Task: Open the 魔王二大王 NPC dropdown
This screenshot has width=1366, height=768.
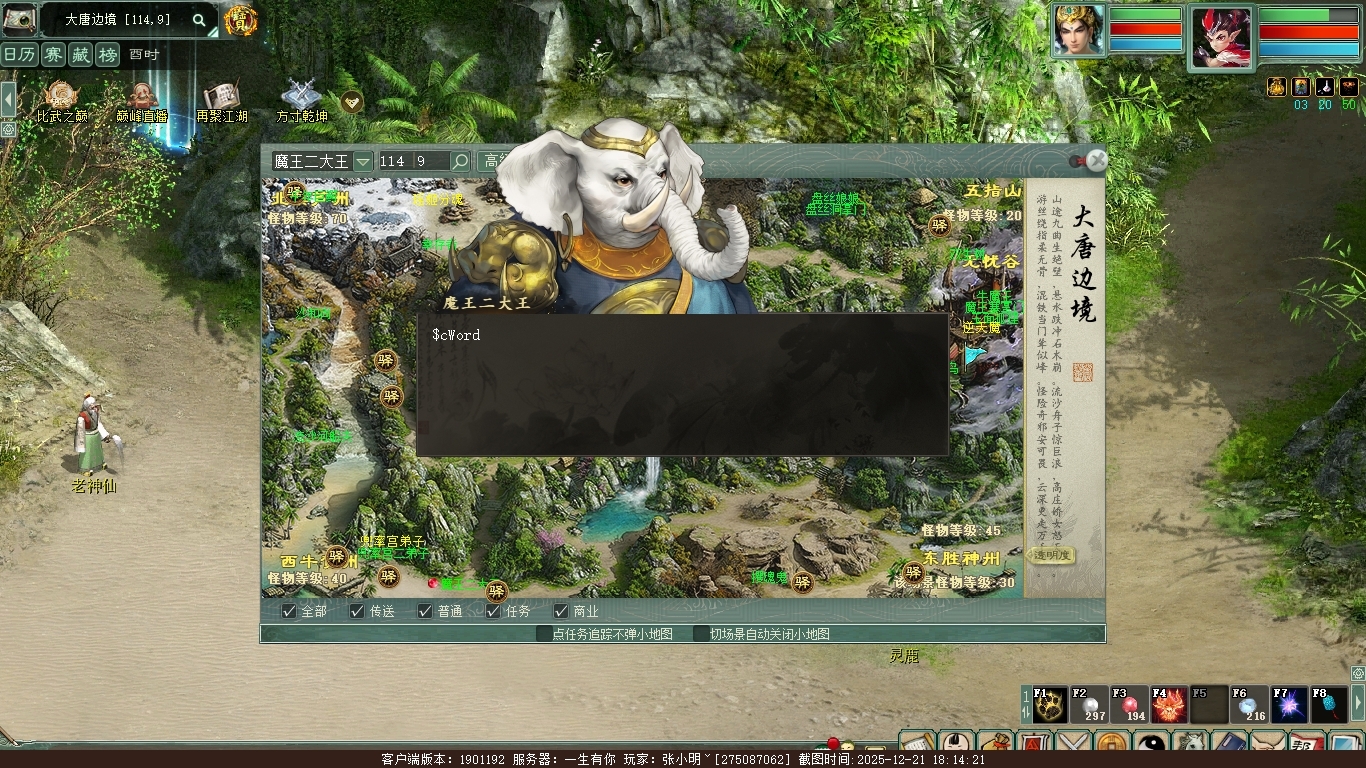Action: click(x=363, y=161)
